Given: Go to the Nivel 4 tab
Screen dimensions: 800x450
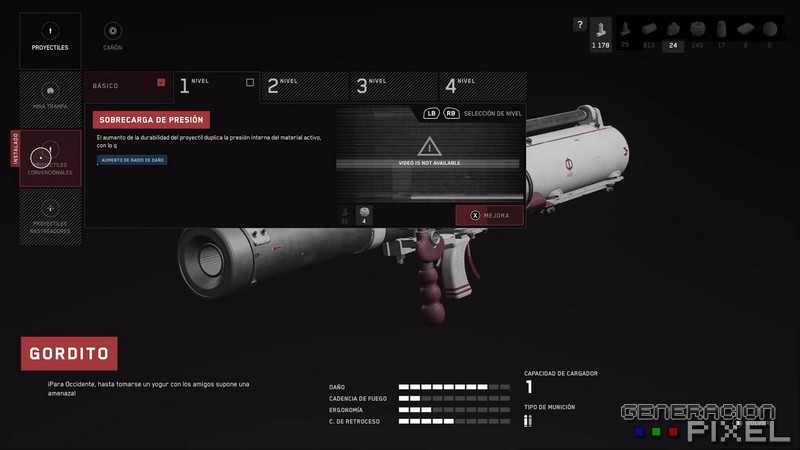Looking at the screenshot, I should click(480, 86).
